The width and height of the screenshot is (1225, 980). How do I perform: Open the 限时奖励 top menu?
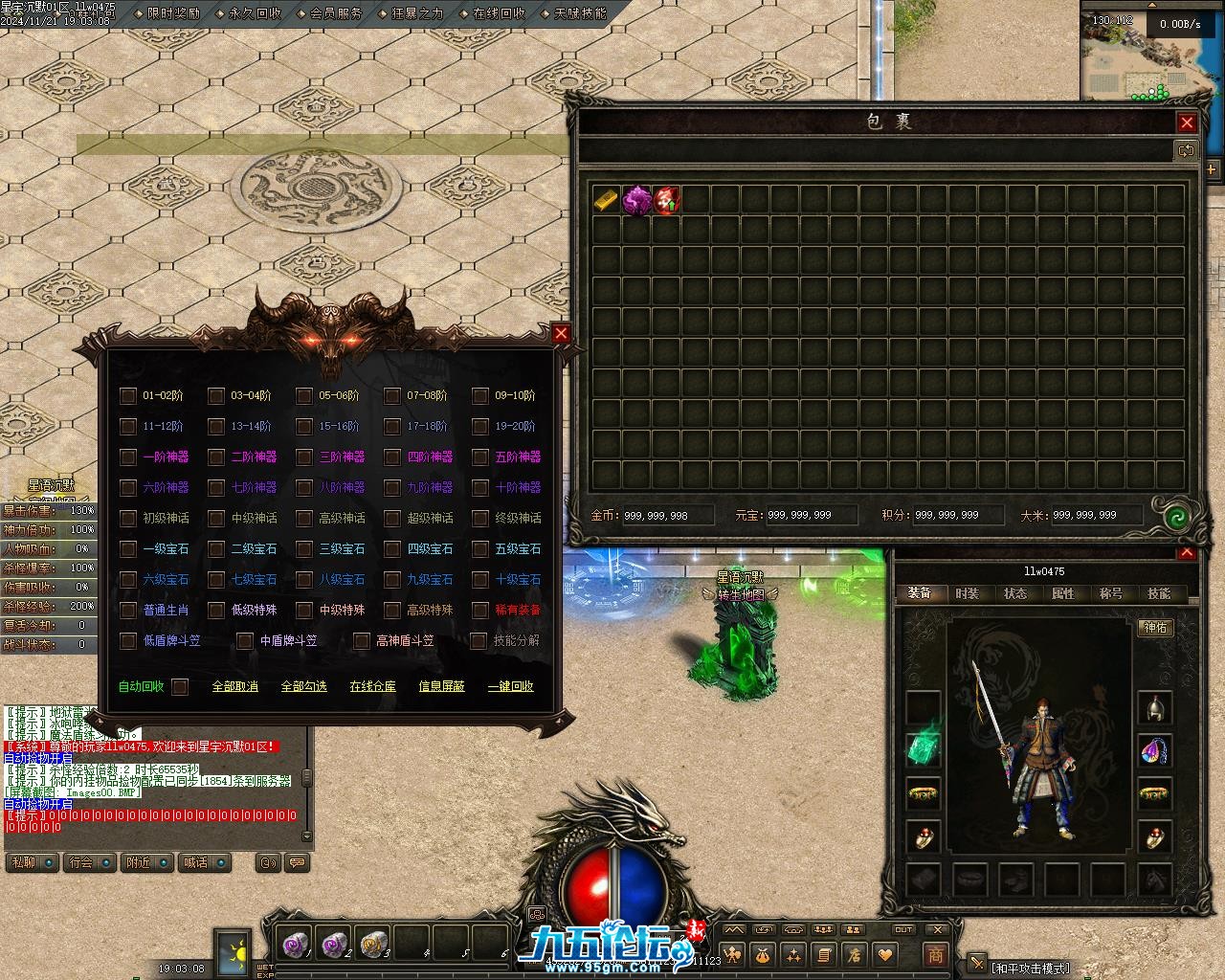[x=174, y=14]
